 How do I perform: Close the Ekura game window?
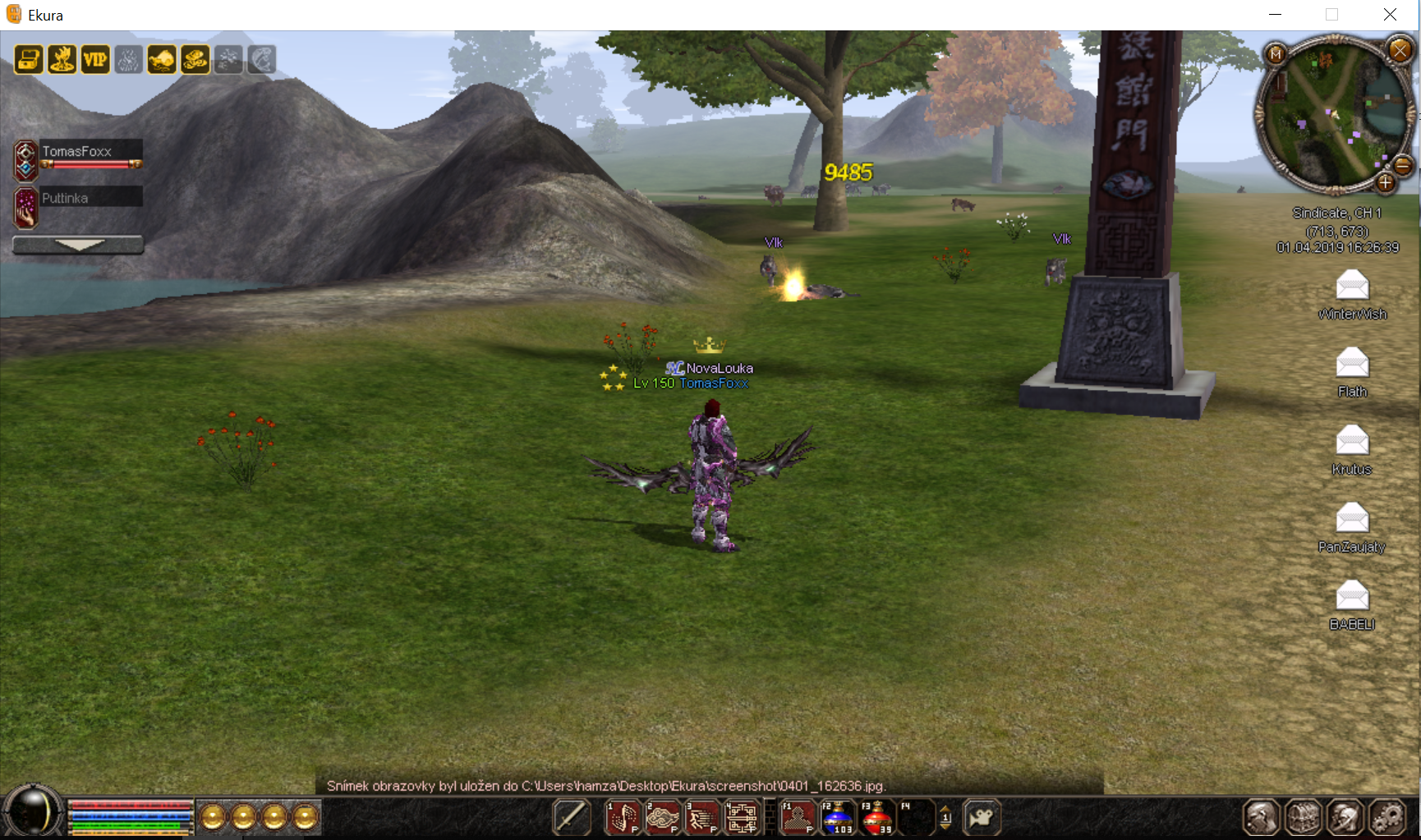(1390, 15)
